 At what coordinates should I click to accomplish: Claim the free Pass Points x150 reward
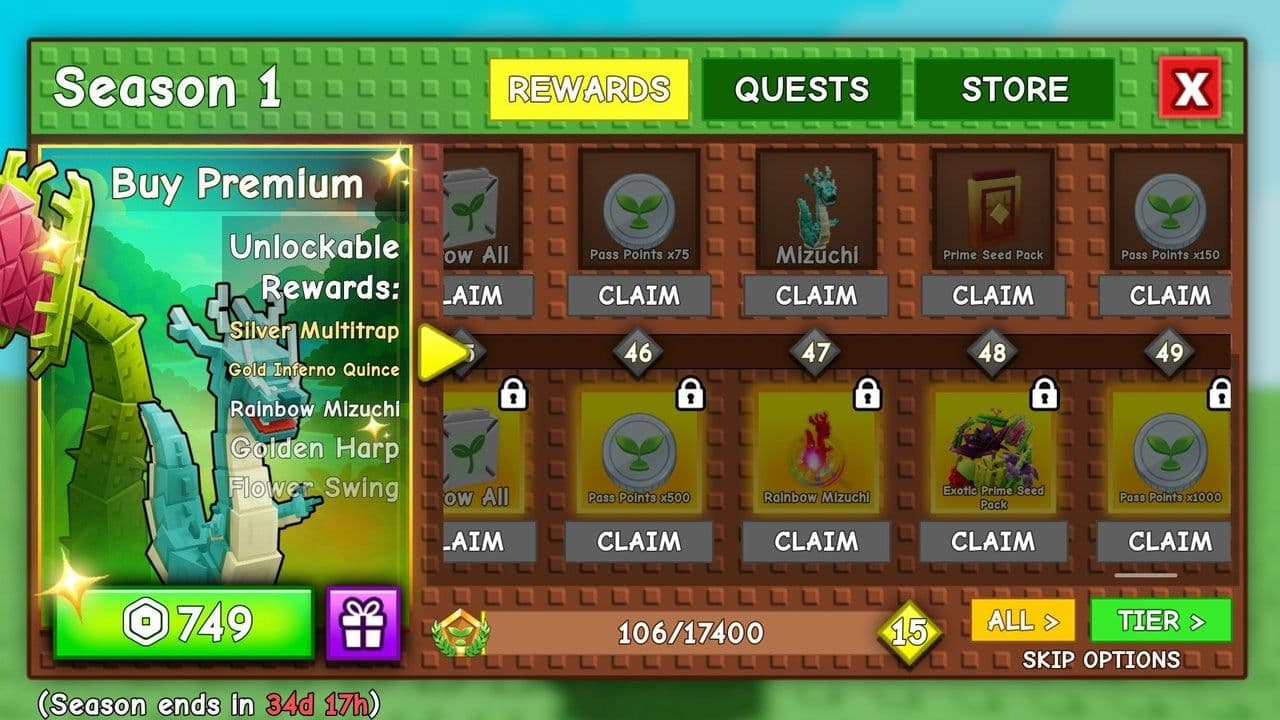tap(1169, 296)
